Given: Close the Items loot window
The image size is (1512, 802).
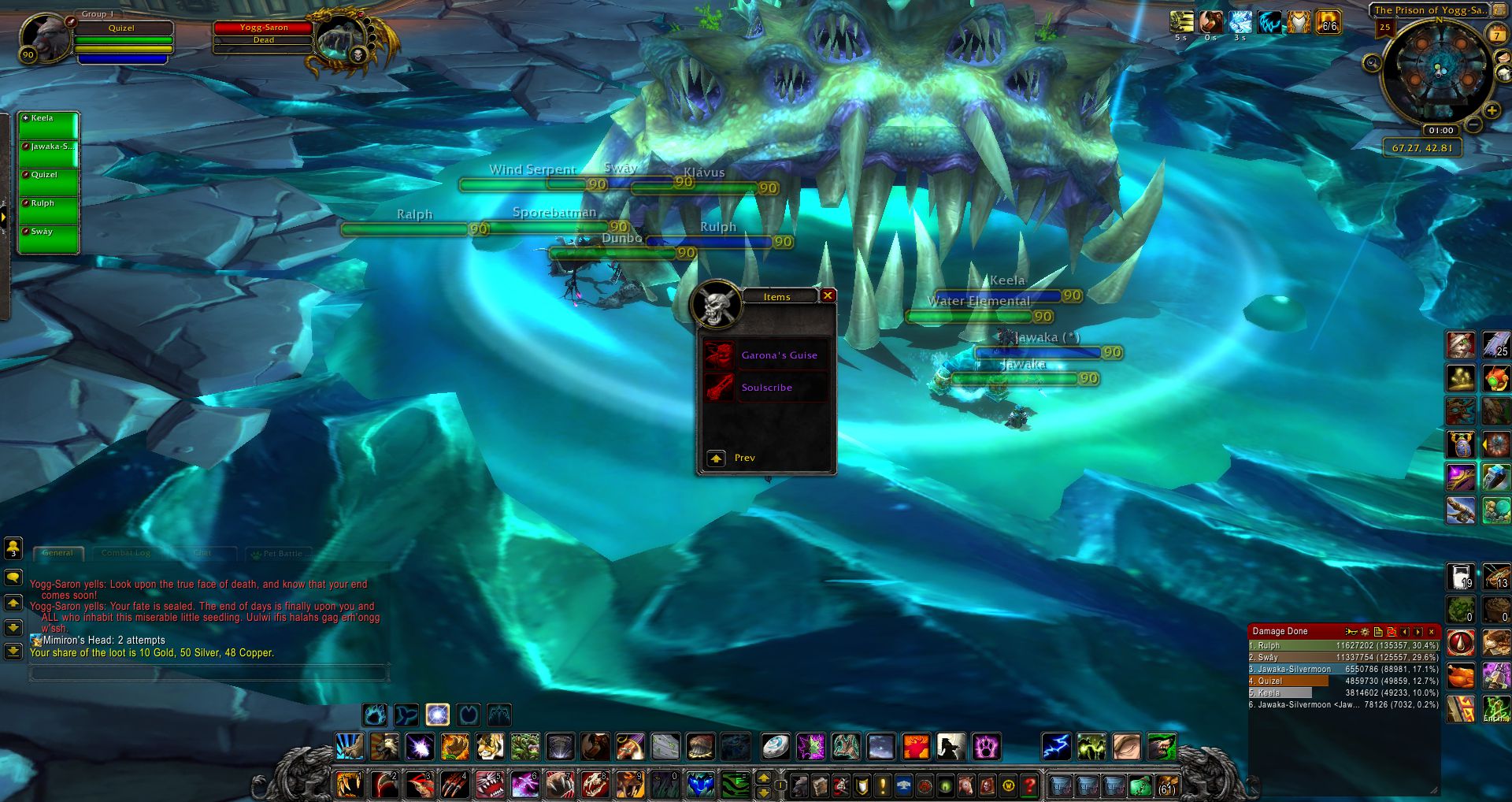Looking at the screenshot, I should pos(828,295).
